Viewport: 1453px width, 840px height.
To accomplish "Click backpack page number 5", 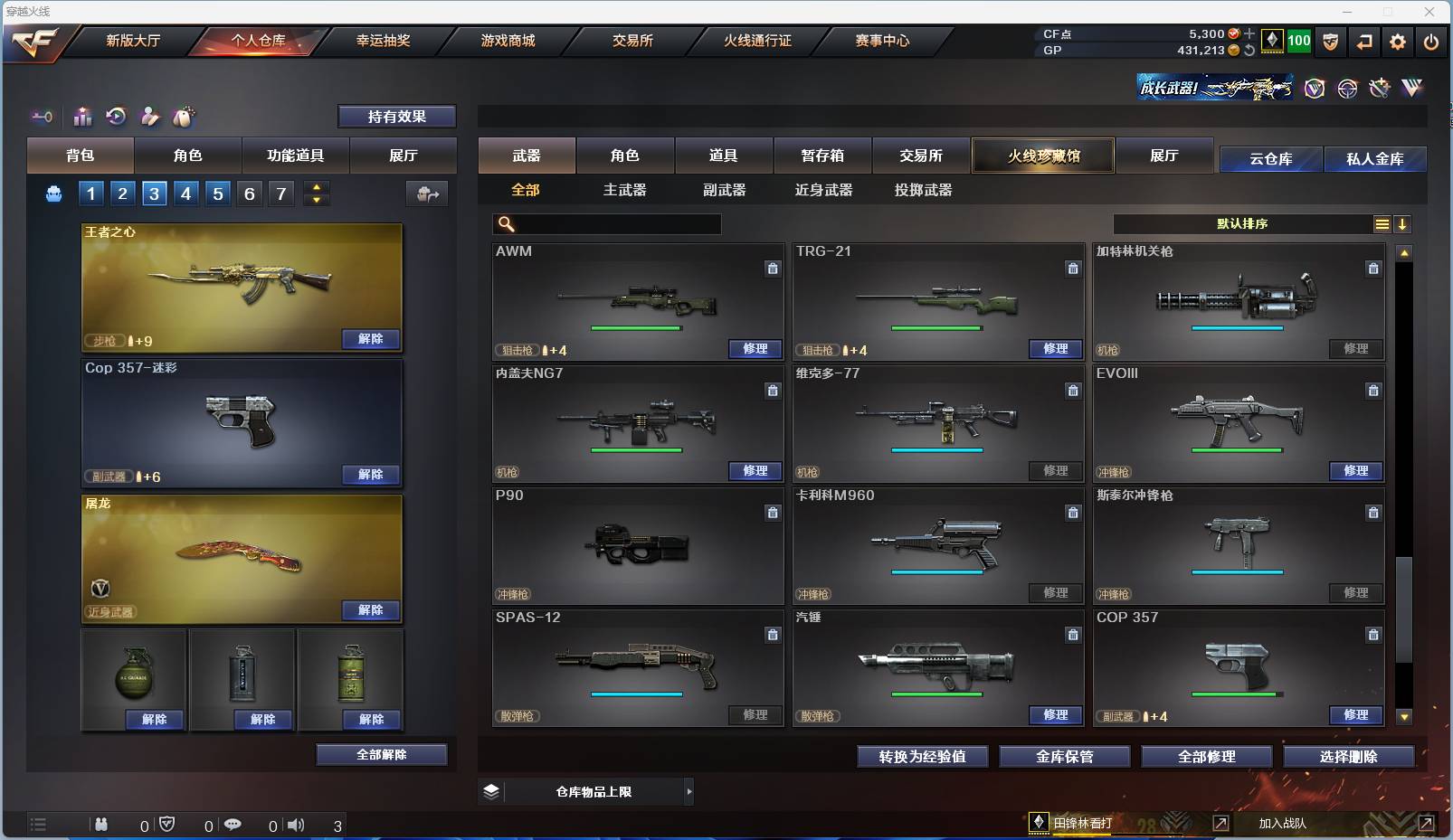I will (x=217, y=193).
